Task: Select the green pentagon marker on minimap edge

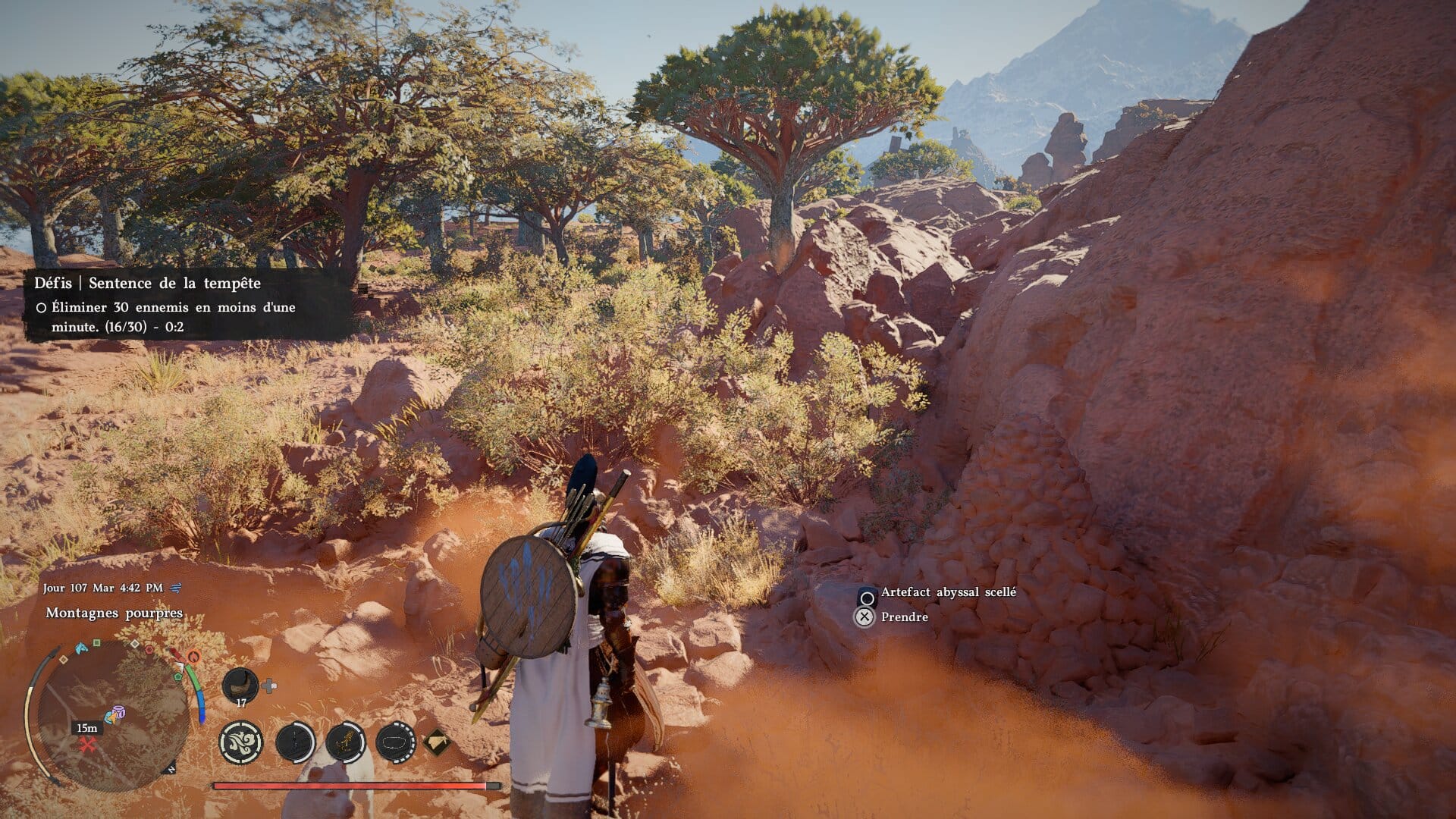Action: click(x=178, y=676)
